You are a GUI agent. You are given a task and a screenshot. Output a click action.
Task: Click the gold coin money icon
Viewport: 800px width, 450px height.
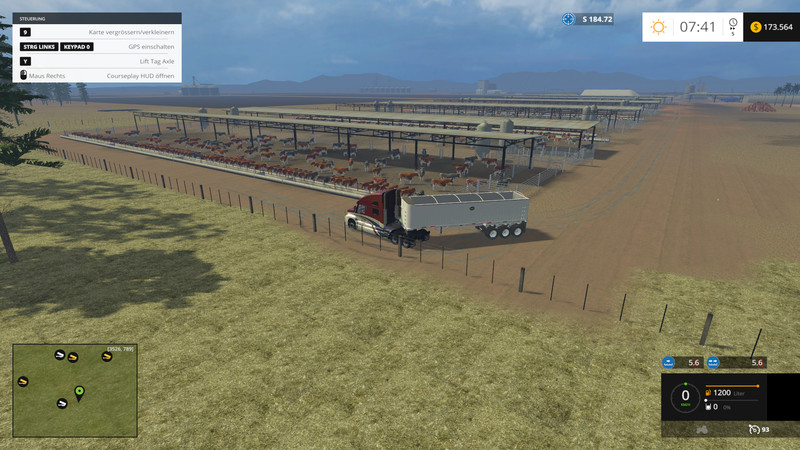click(755, 27)
